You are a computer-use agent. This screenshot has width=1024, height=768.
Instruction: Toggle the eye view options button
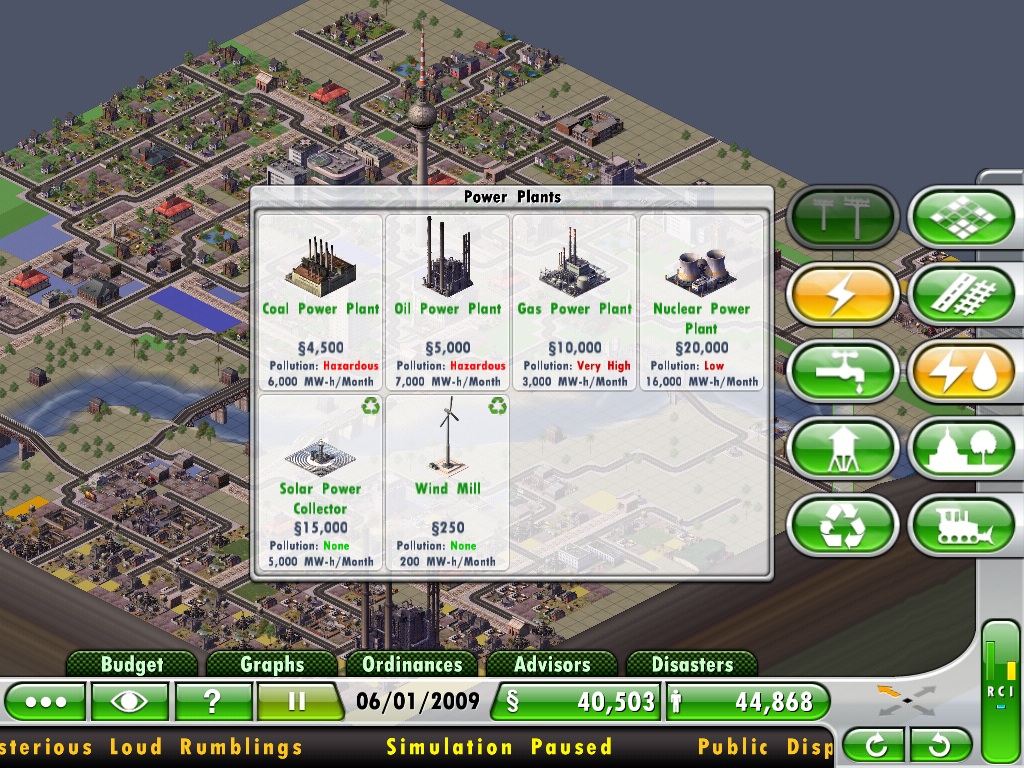[x=129, y=701]
